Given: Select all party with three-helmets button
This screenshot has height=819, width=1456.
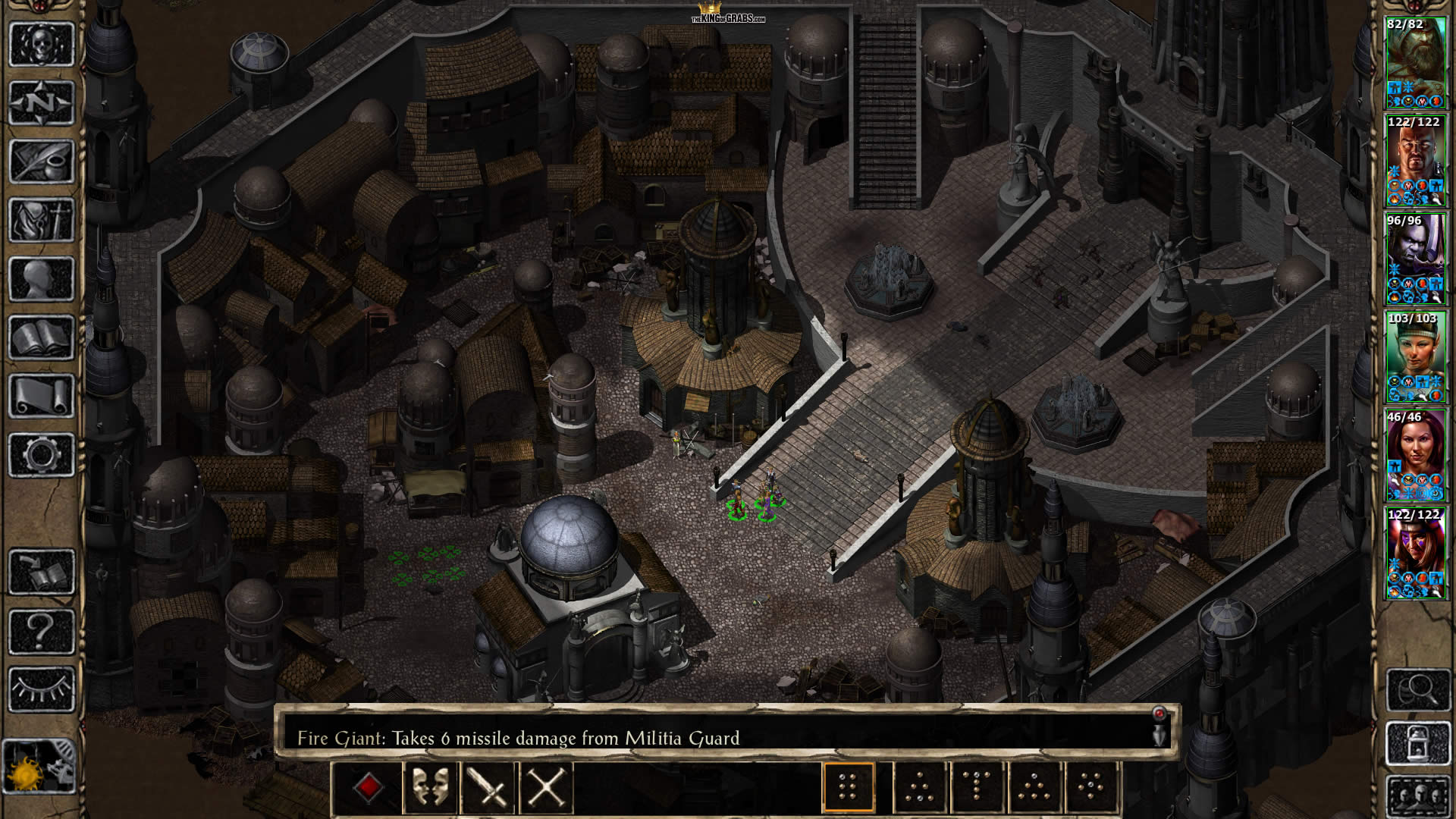Looking at the screenshot, I should coord(1417,796).
